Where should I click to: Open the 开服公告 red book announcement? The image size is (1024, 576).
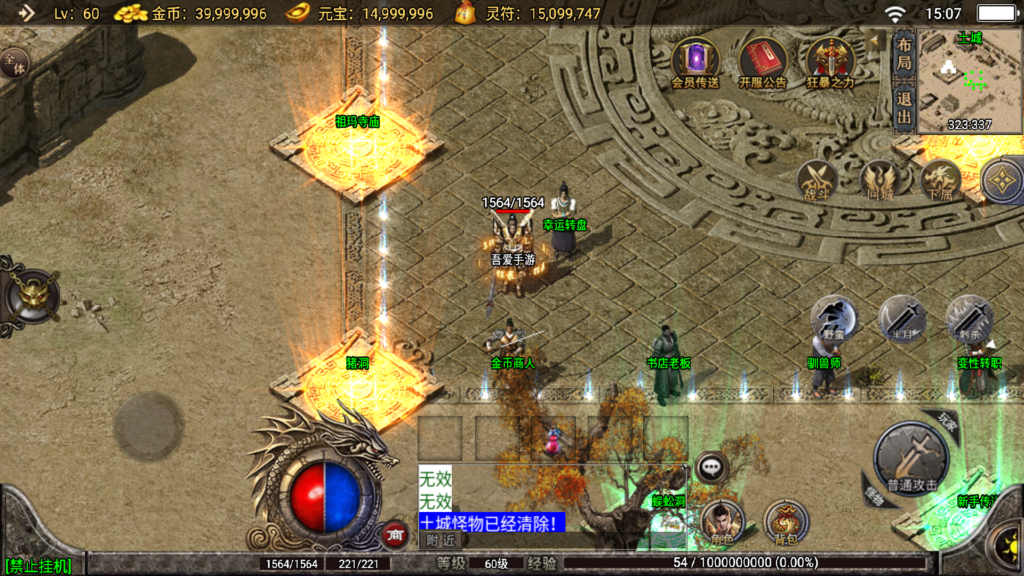[763, 60]
